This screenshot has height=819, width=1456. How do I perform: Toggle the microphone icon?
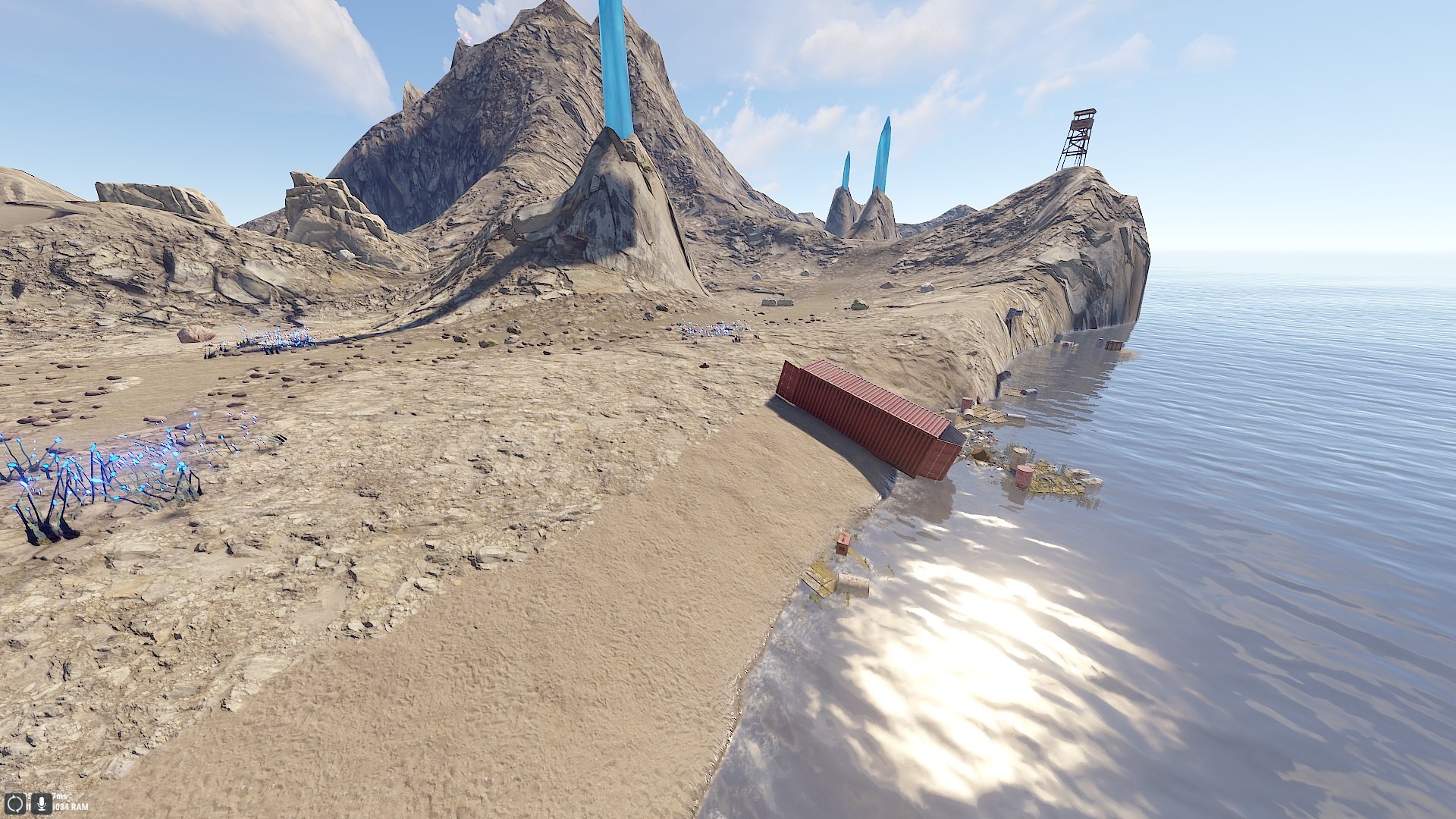pyautogui.click(x=40, y=803)
